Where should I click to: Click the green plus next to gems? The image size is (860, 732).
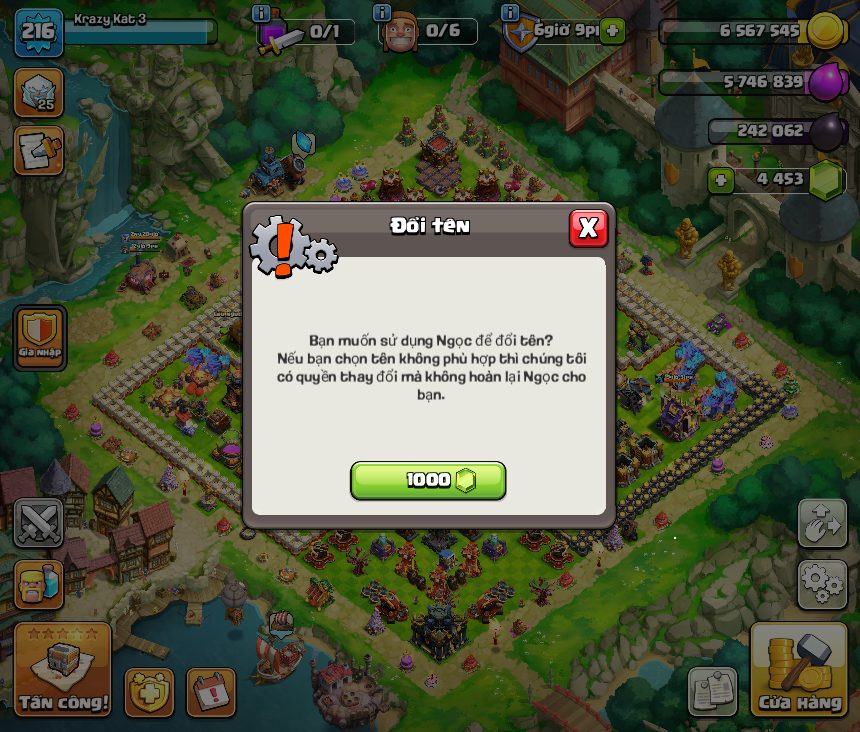[x=720, y=180]
